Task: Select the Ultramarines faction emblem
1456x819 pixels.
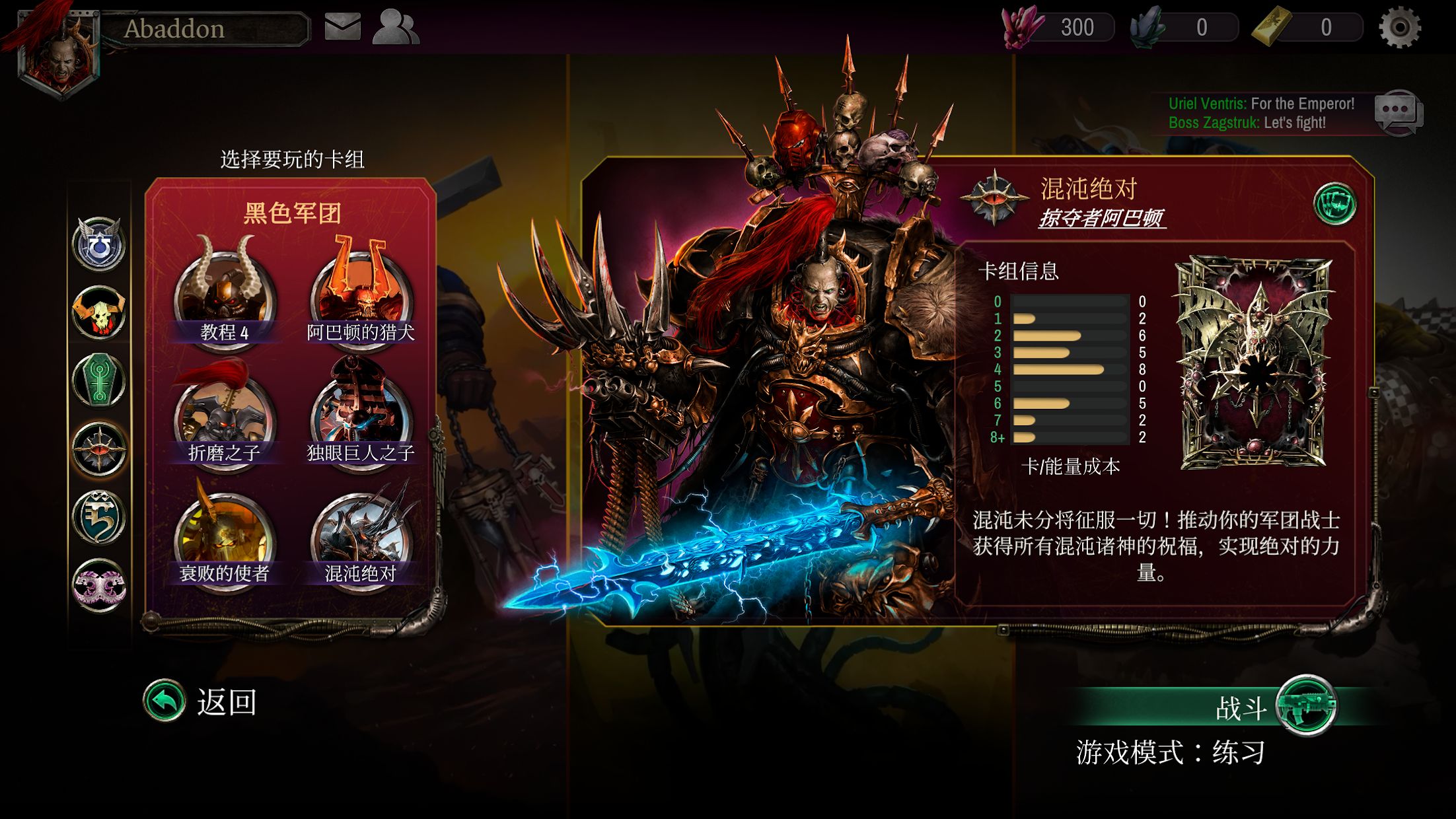Action: (98, 245)
